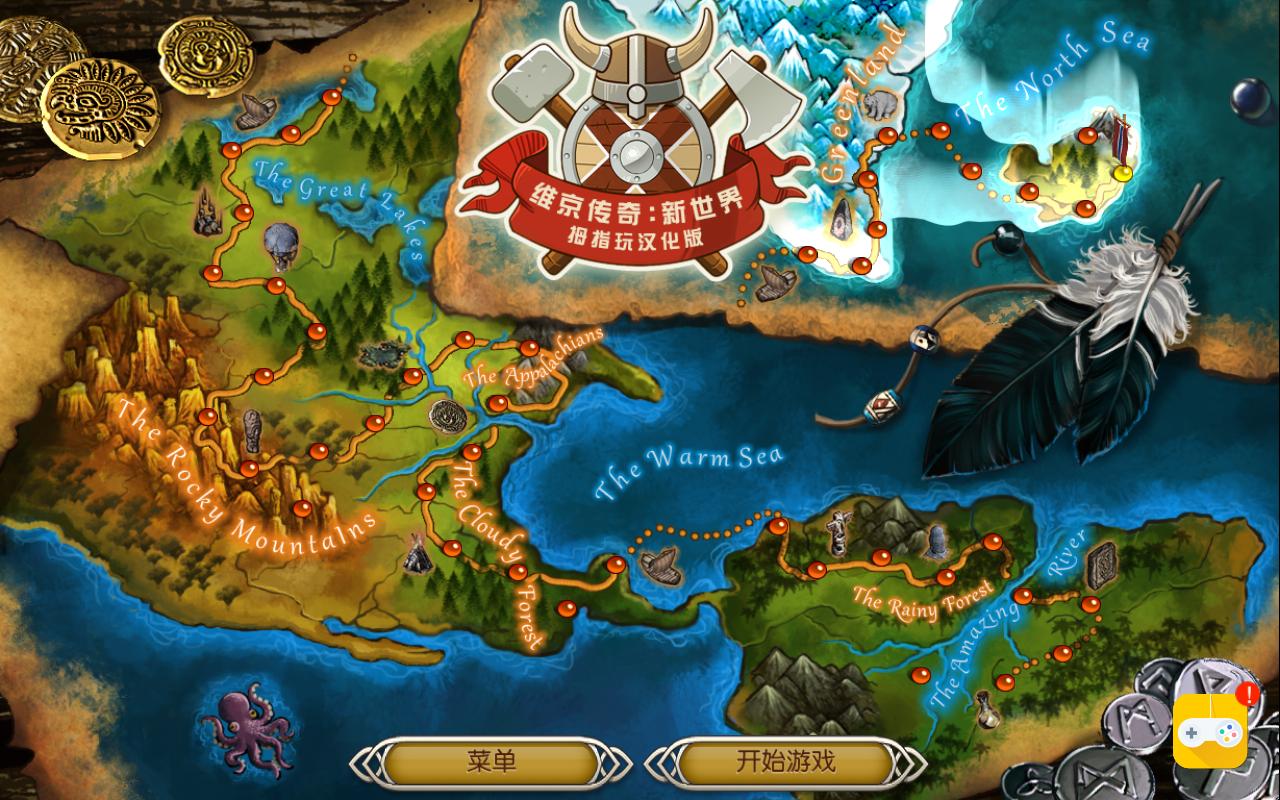Open the 菜单 menu

pyautogui.click(x=490, y=761)
